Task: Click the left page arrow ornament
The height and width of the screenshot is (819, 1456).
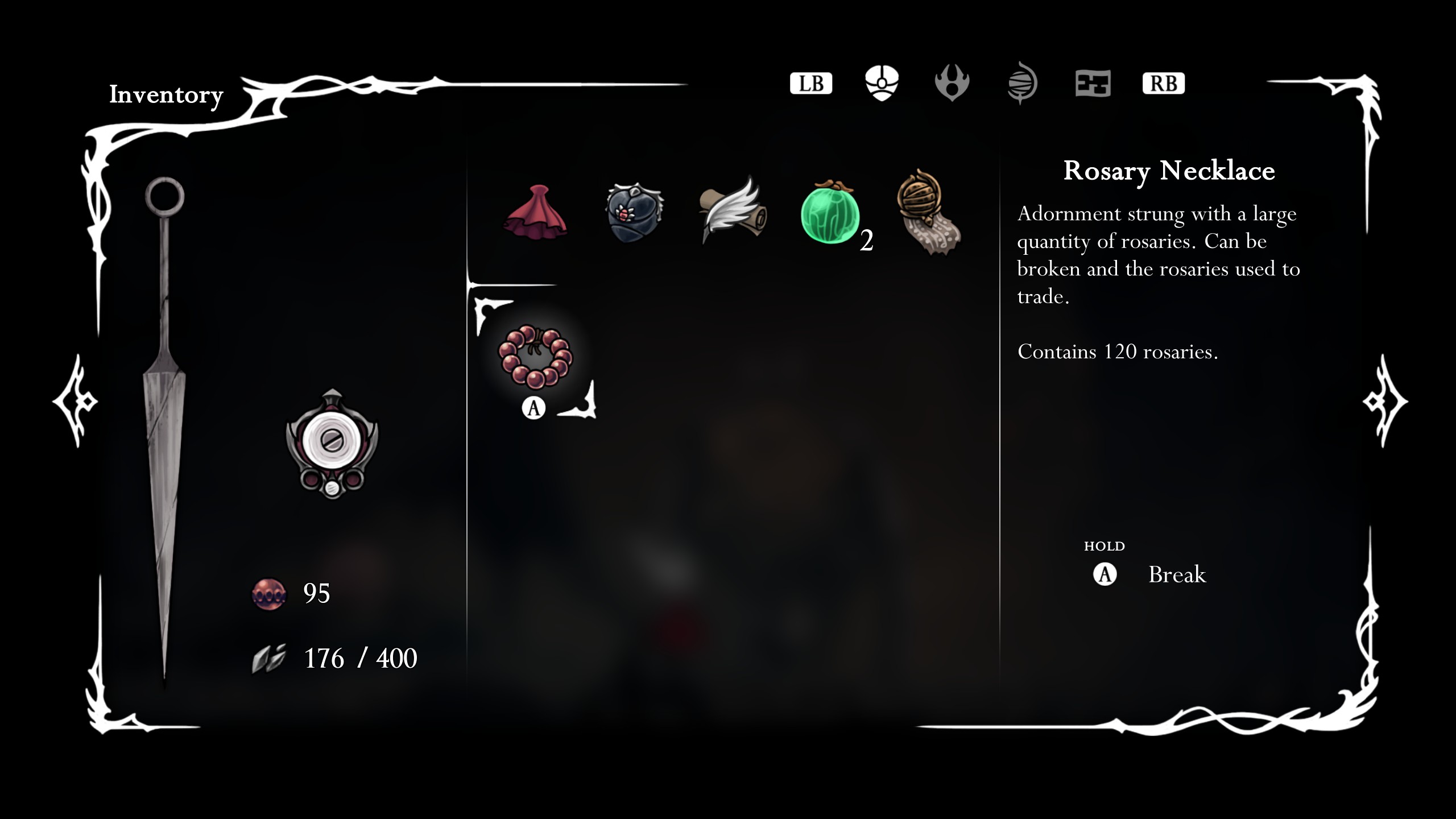Action: click(77, 401)
